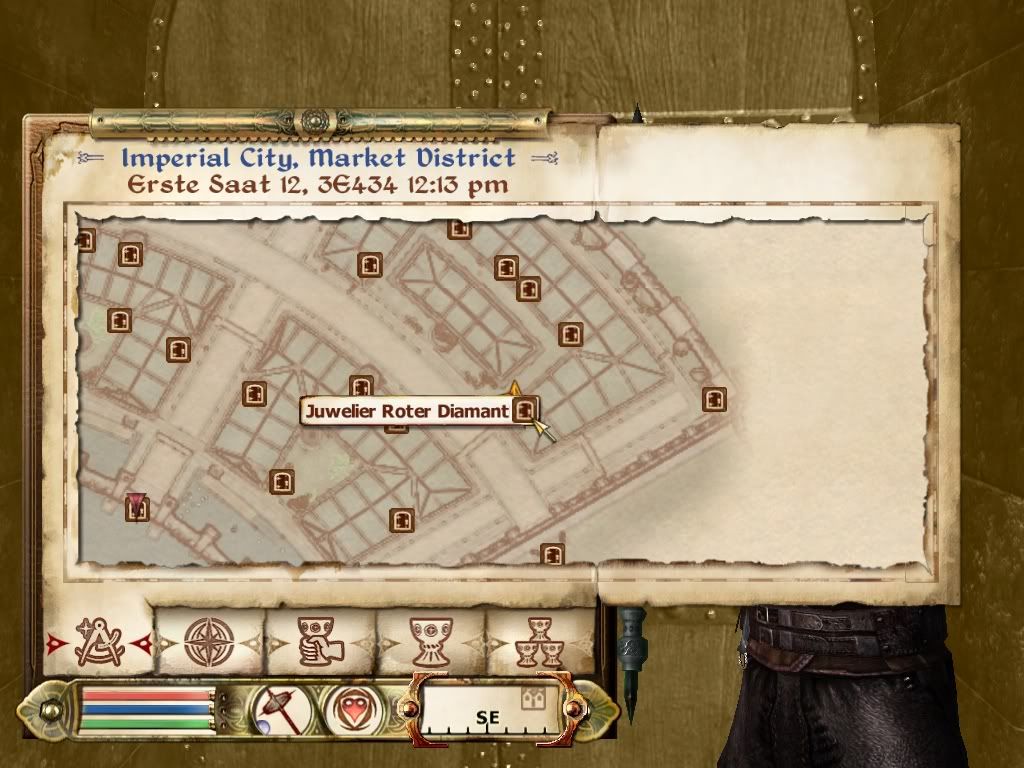1024x768 pixels.
Task: Select the Juwelier Roter Diamant door marker
Action: pos(525,409)
